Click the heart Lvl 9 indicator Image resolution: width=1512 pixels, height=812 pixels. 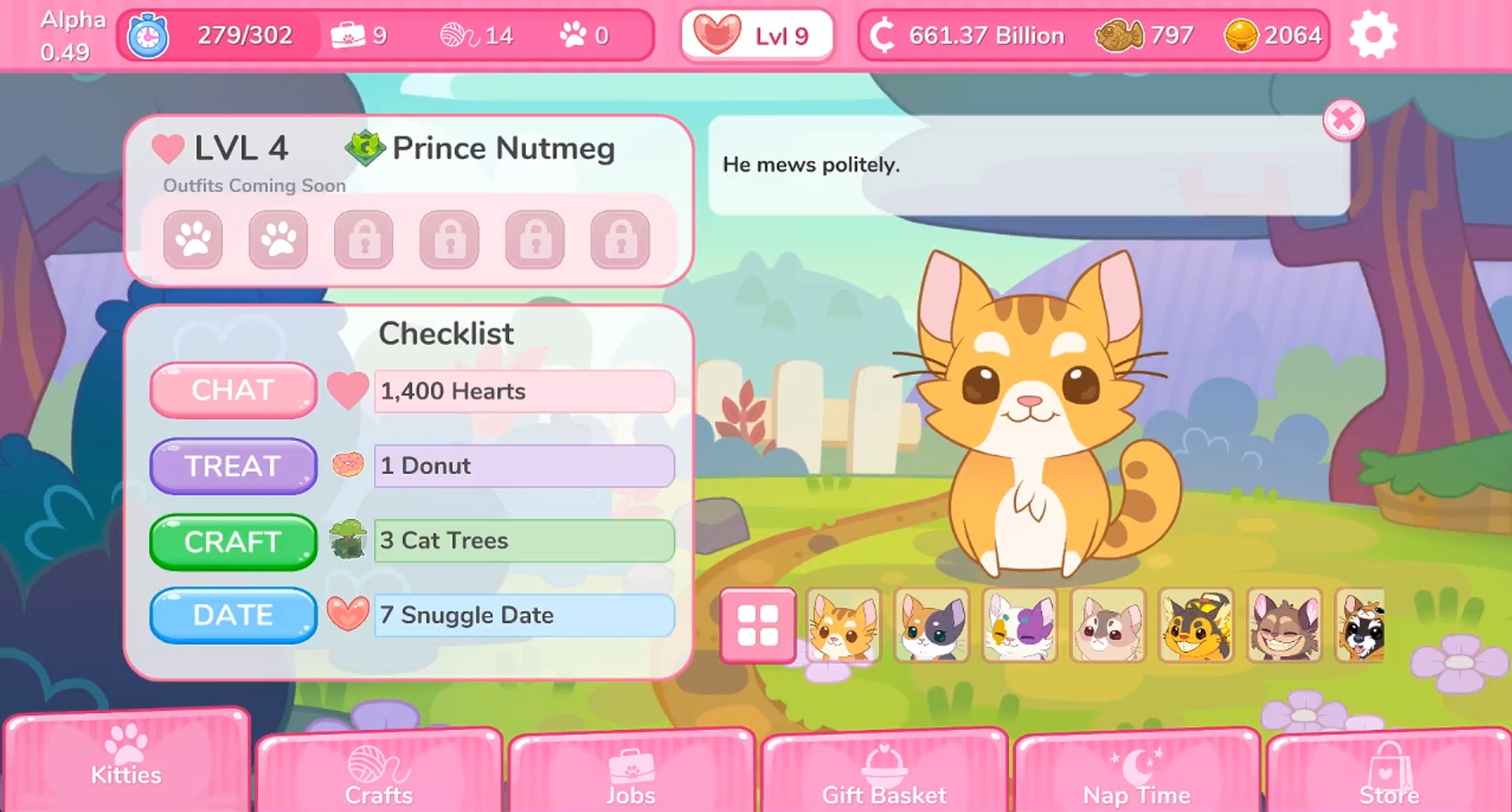tap(756, 35)
